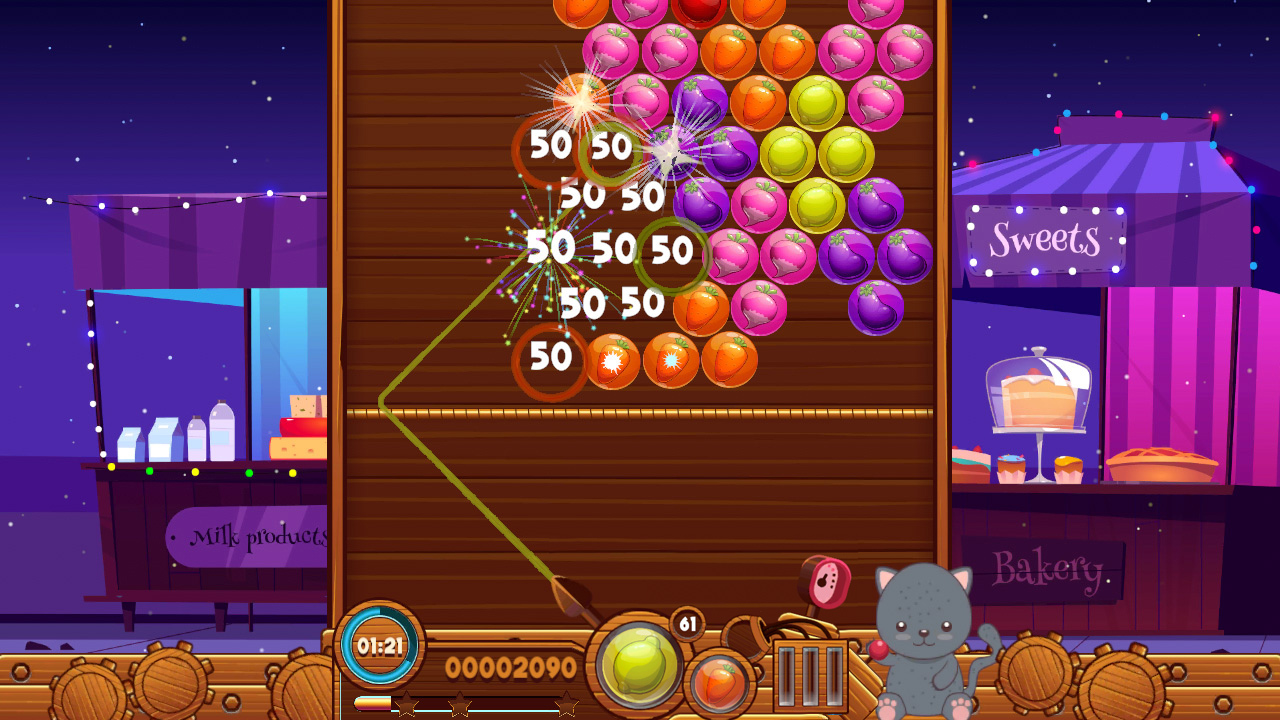Click the sparkling orange carrot bubble being popped

click(x=580, y=100)
